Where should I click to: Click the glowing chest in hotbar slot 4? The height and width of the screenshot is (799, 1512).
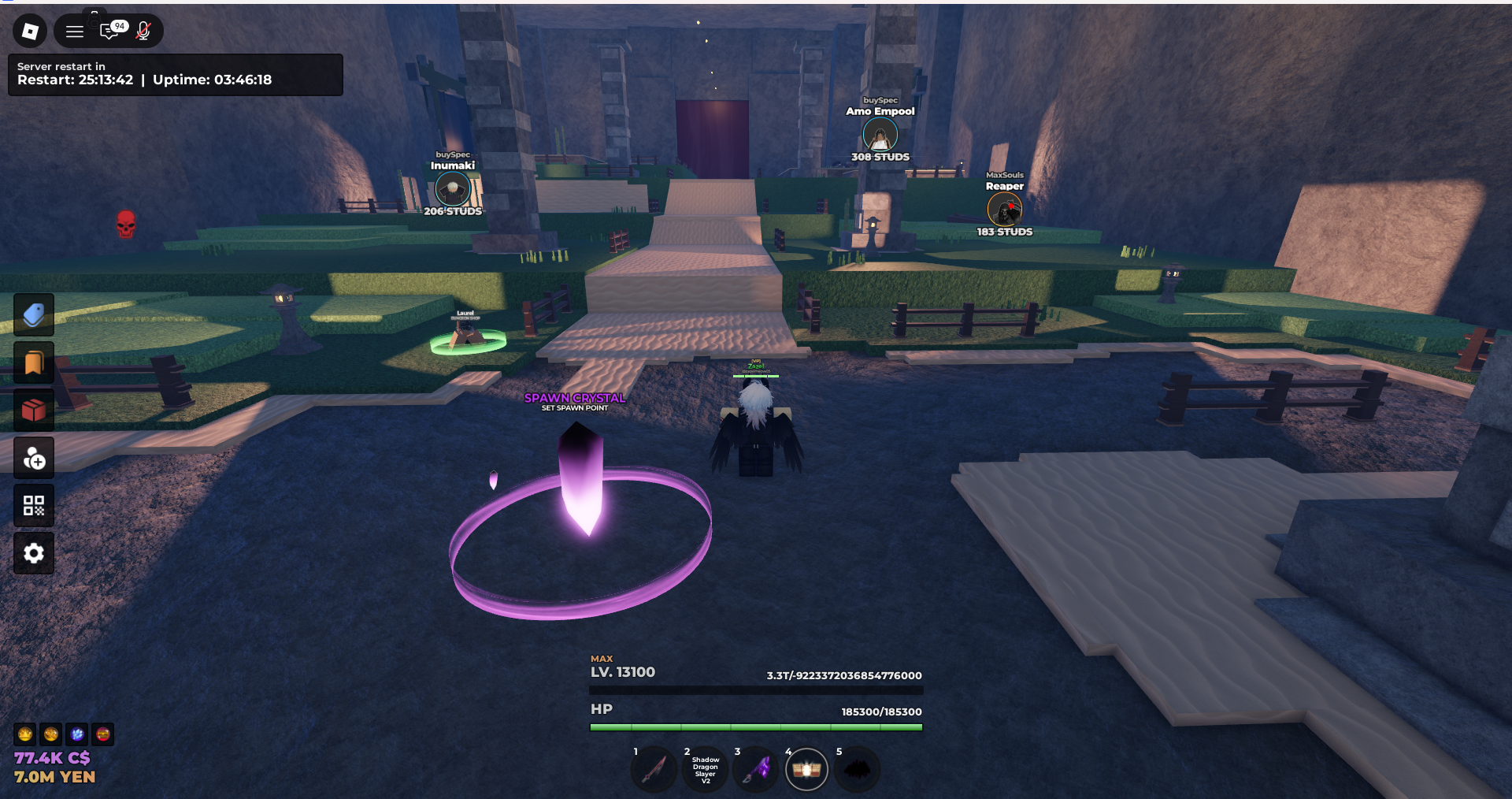[806, 769]
